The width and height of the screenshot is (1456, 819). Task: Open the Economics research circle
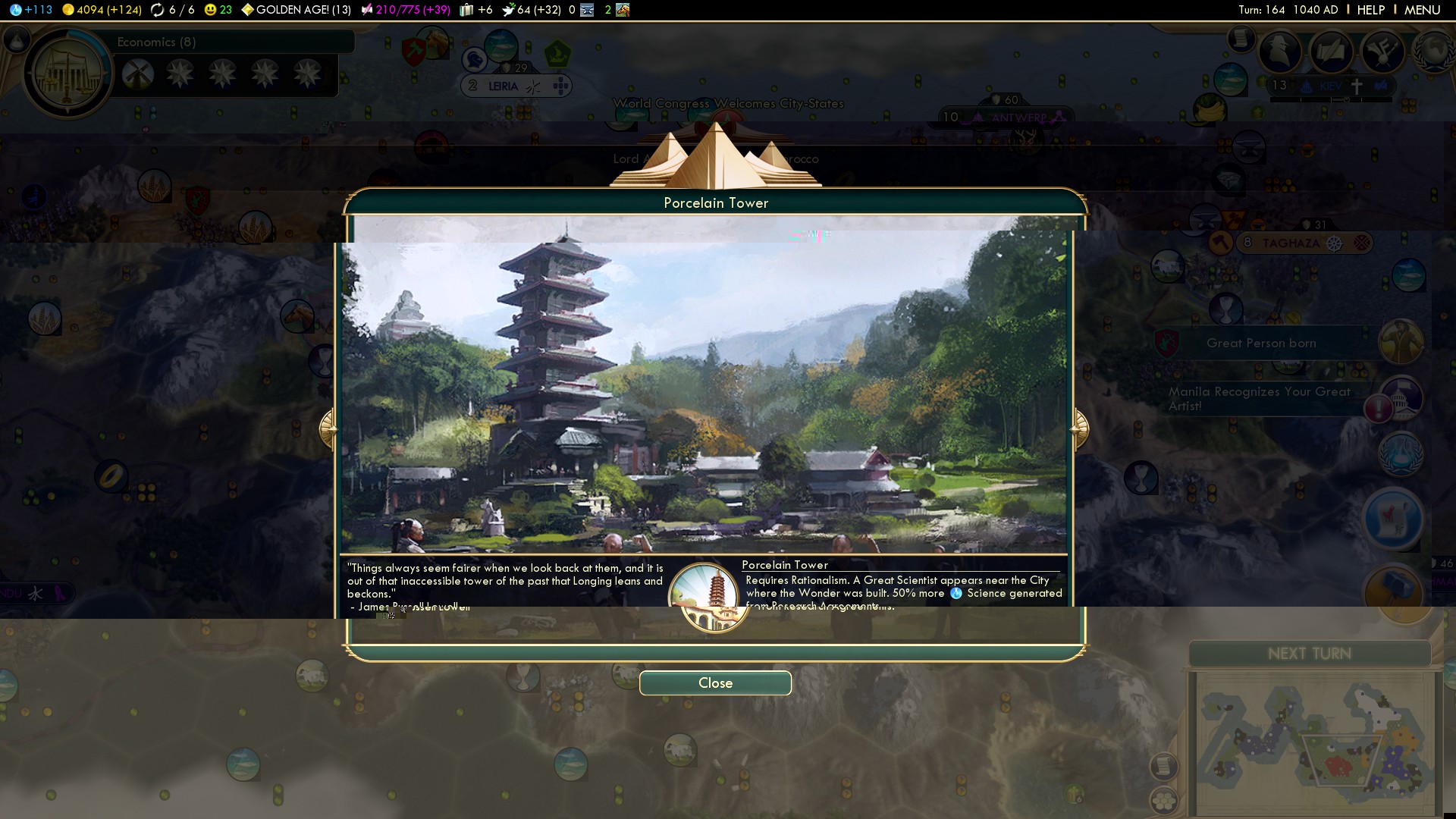tap(68, 74)
